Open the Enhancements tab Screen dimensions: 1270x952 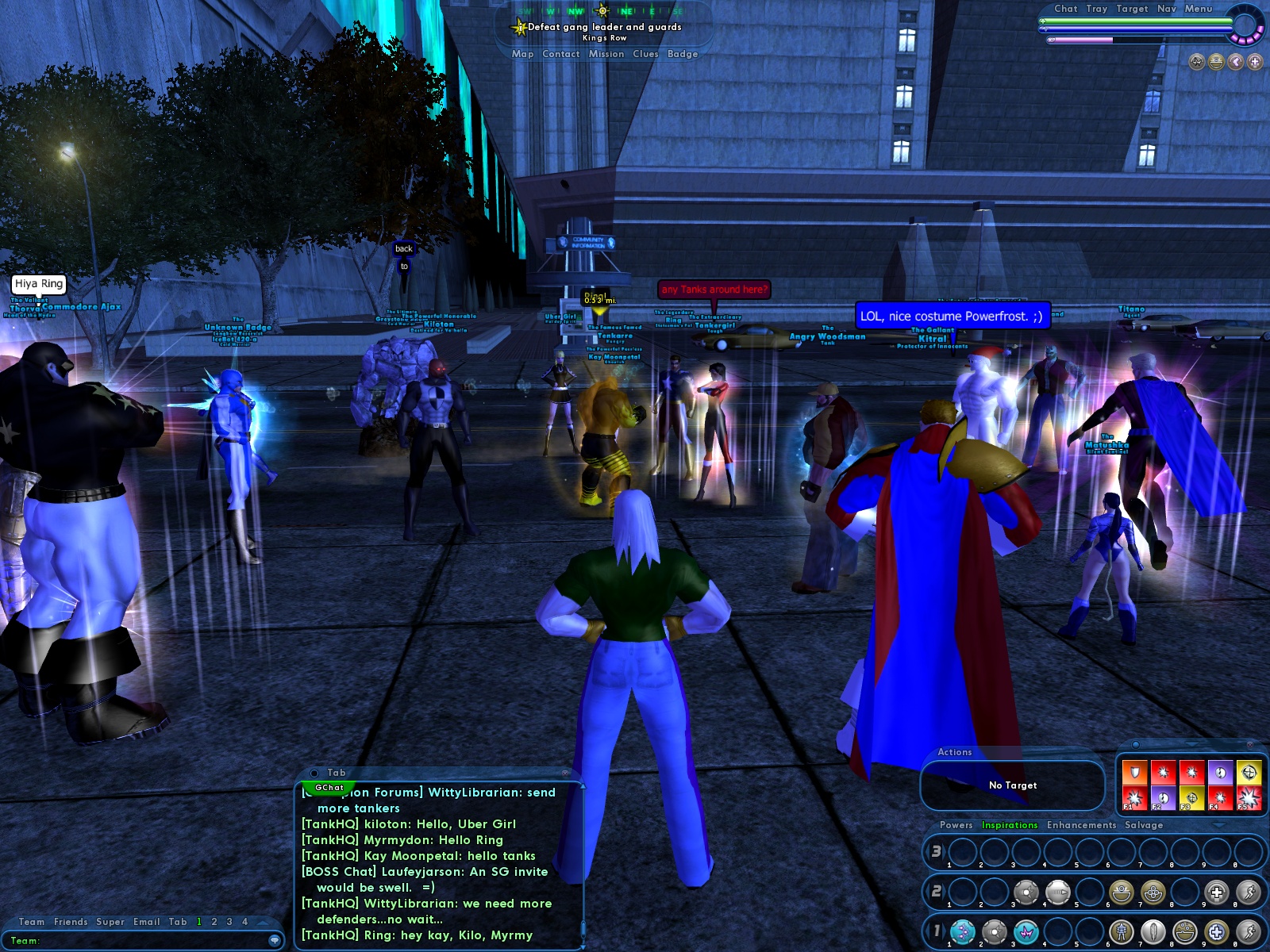coord(1081,825)
